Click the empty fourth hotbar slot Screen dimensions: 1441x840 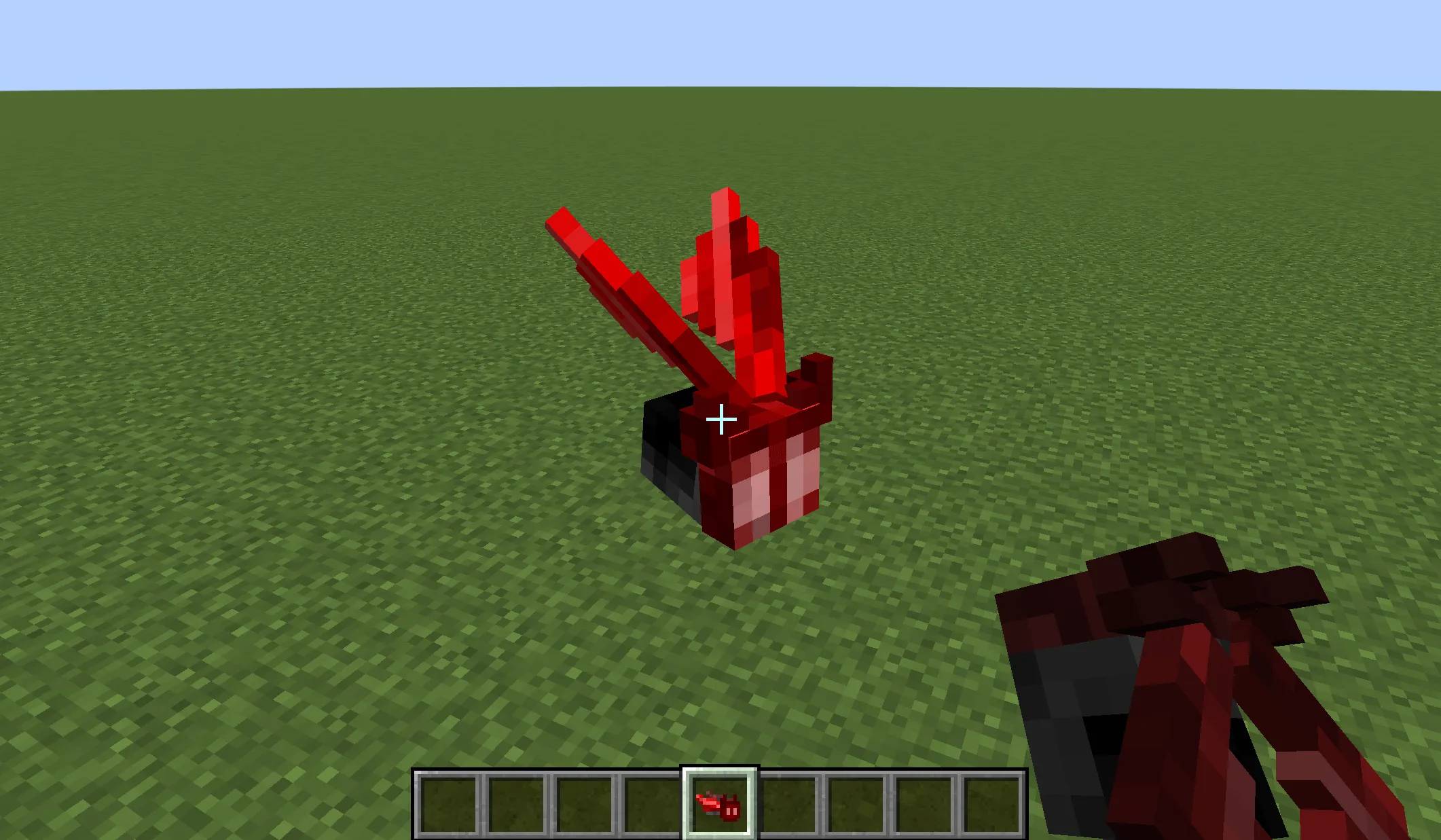[653, 805]
